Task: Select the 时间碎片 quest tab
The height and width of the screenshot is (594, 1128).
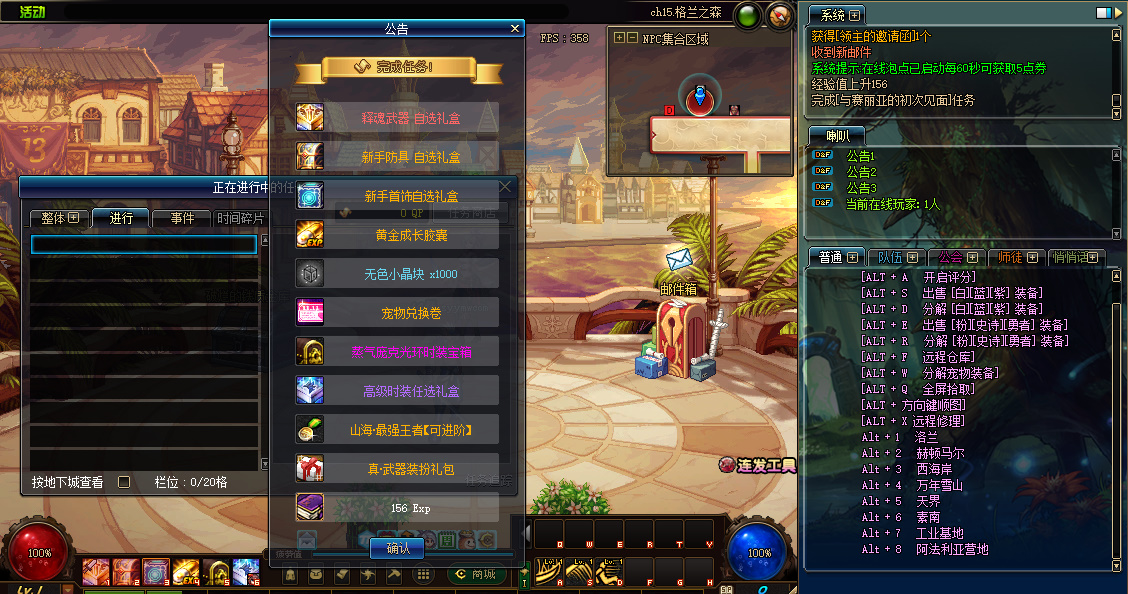Action: click(x=240, y=218)
